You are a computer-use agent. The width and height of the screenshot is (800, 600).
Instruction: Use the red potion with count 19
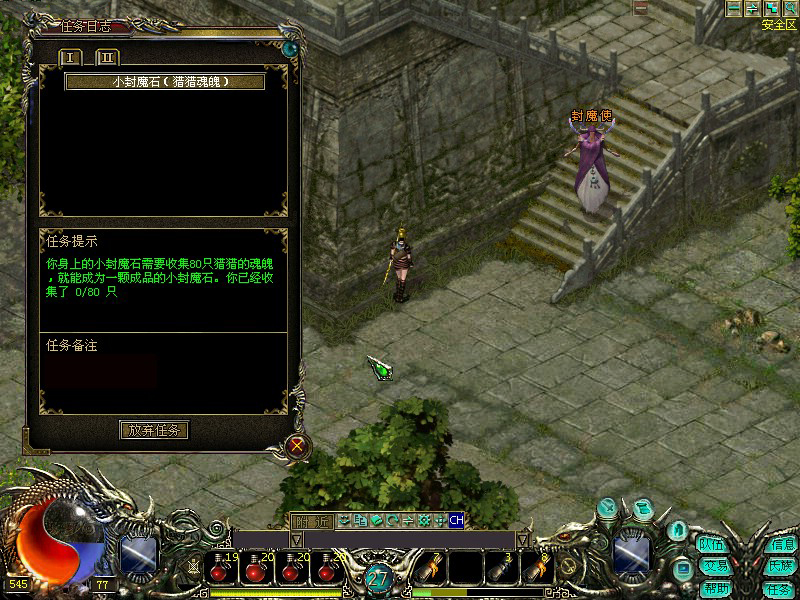point(222,569)
